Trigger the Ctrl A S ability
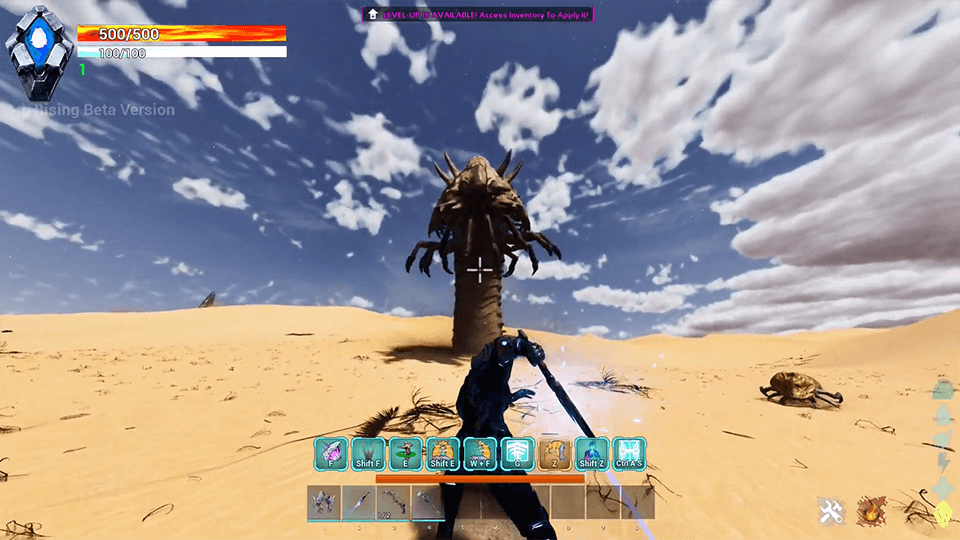This screenshot has height=540, width=960. click(629, 454)
